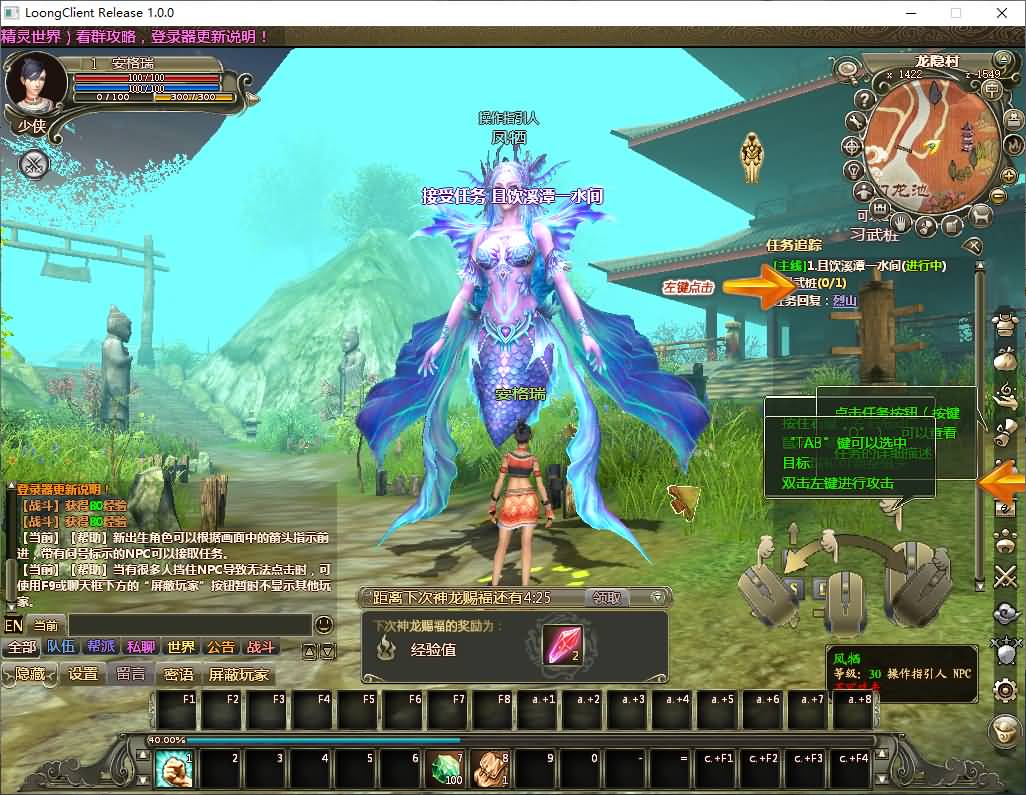The image size is (1026, 795).
Task: Switch chat to the 队伍 team channel
Action: click(x=61, y=647)
